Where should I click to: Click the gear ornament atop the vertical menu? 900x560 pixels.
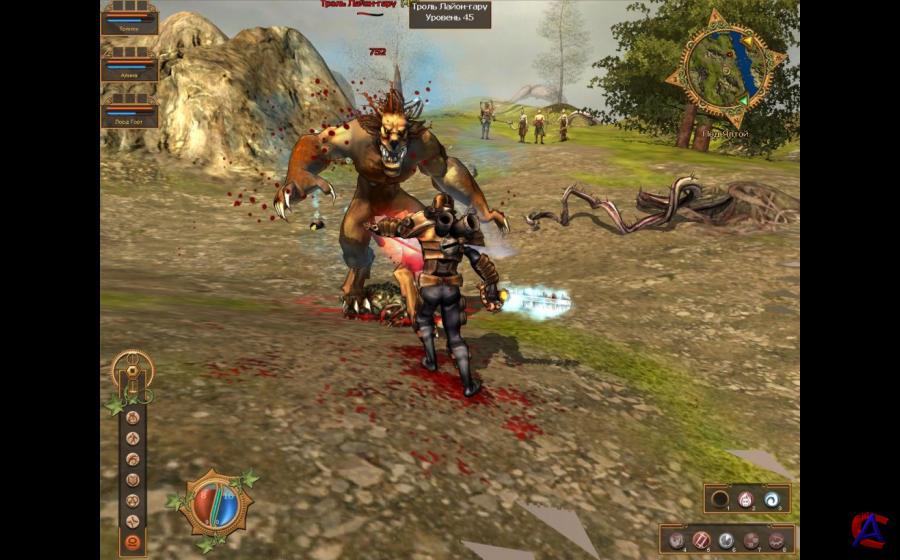(131, 368)
